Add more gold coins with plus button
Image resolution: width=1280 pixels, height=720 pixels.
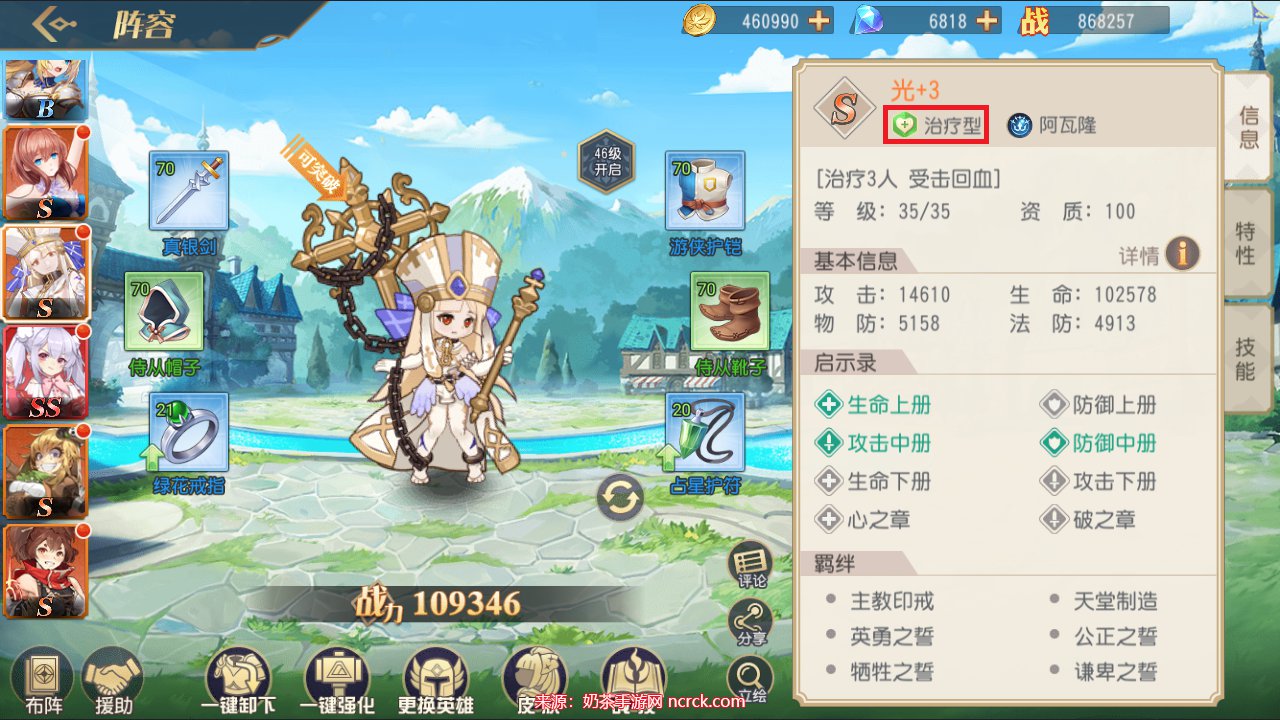(820, 20)
